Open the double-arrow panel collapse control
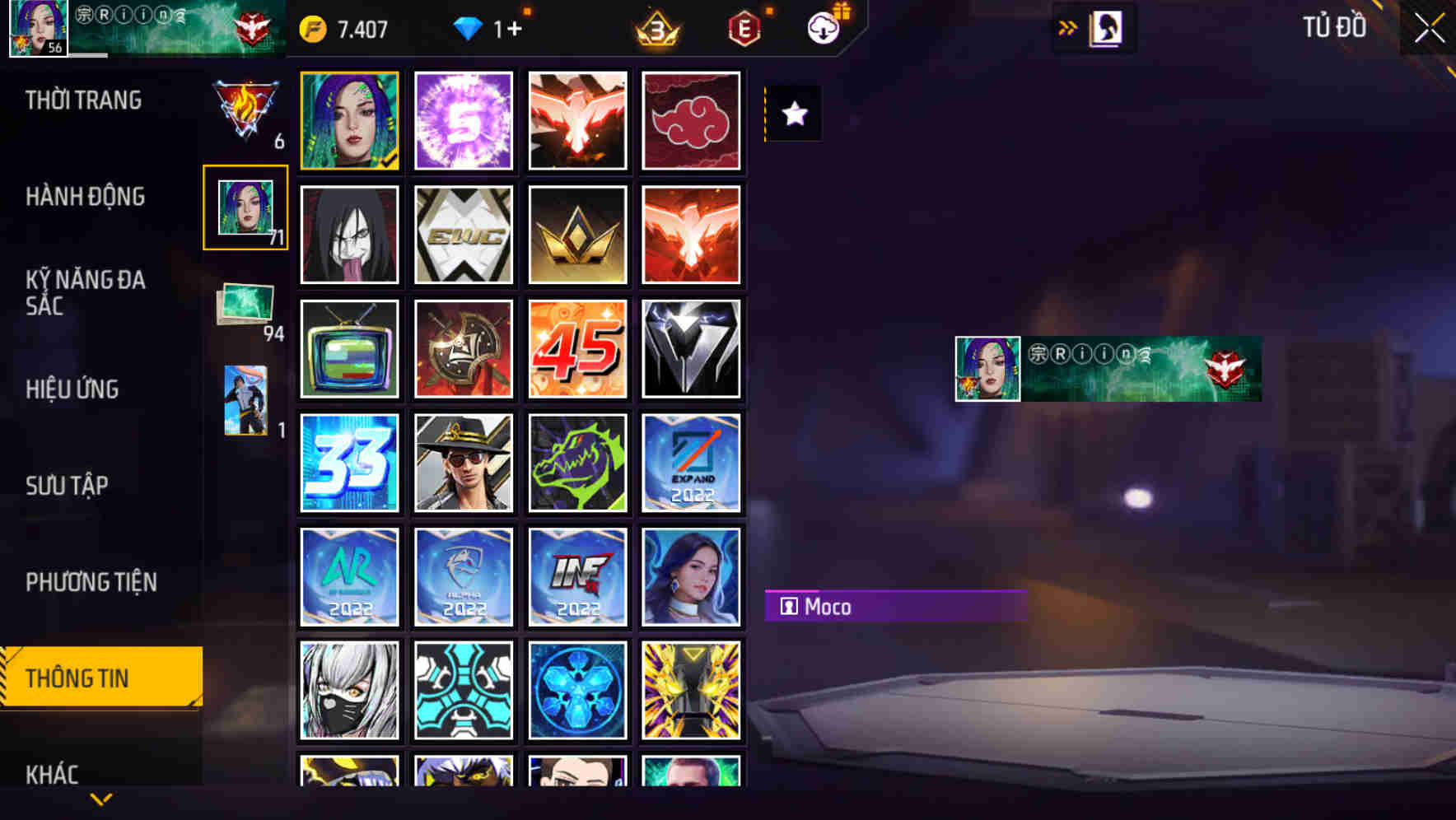This screenshot has width=1456, height=820. pyautogui.click(x=1067, y=27)
